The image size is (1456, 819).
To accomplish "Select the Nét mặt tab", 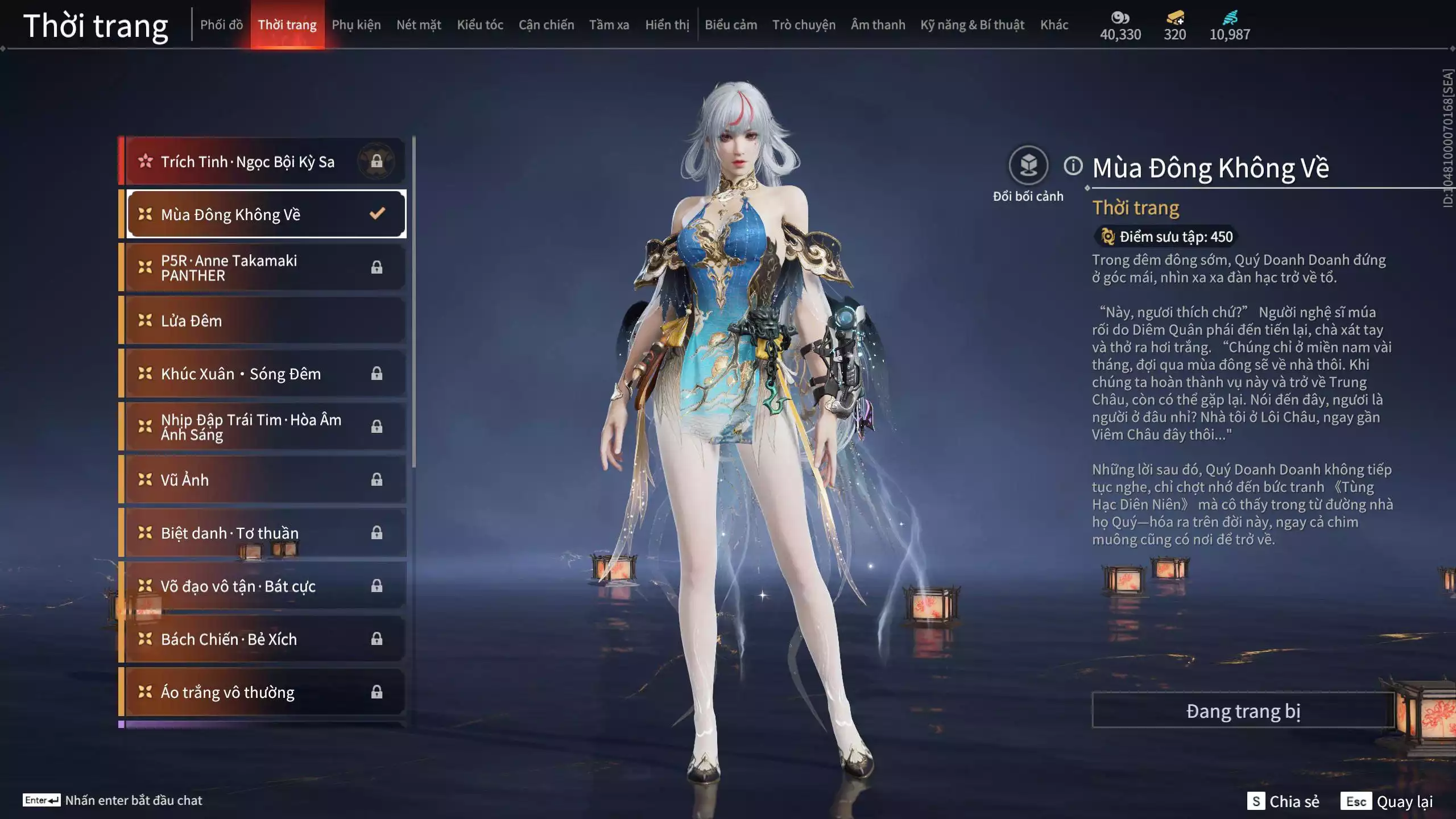I will point(419,25).
